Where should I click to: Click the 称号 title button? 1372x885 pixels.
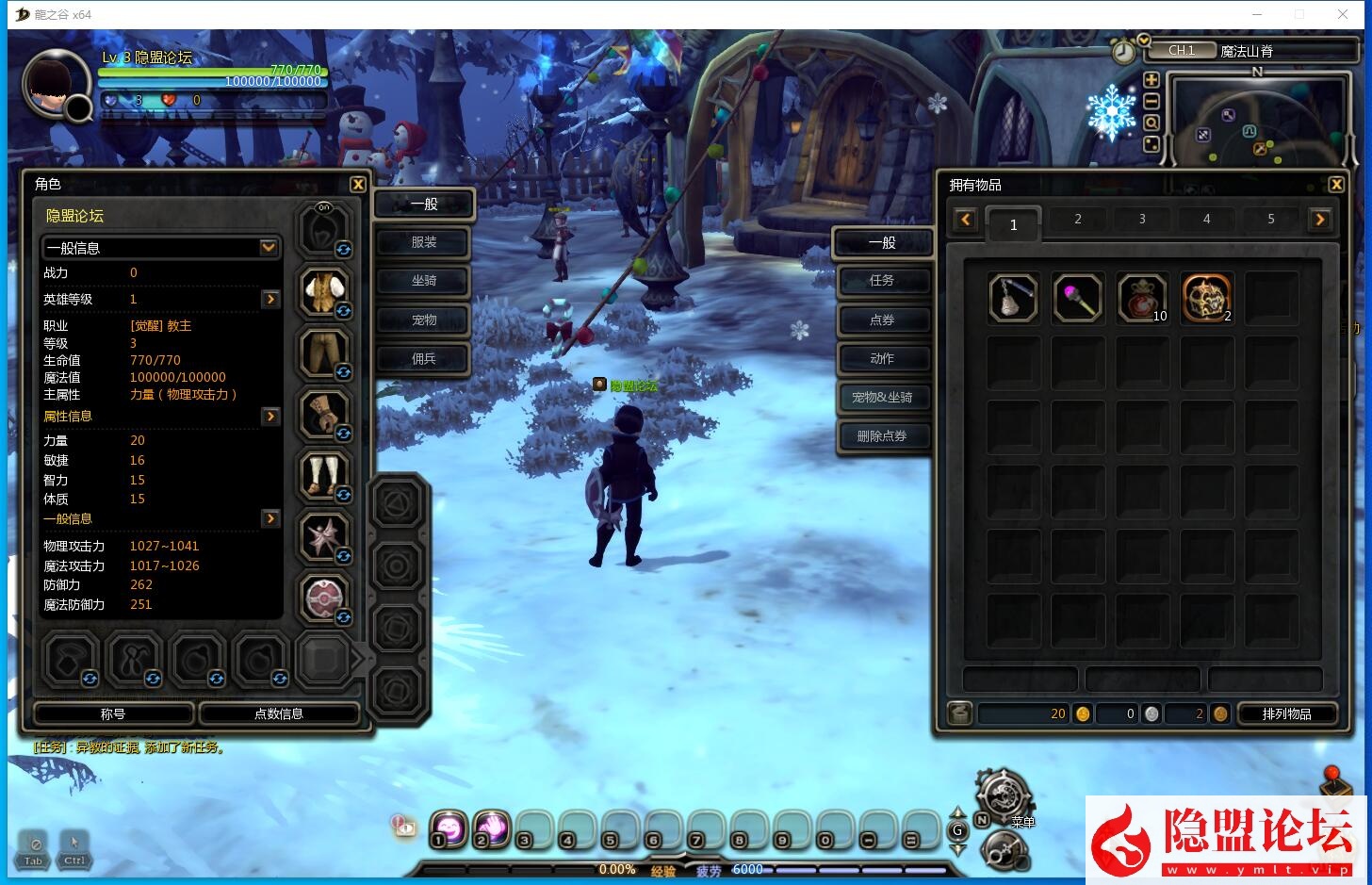tap(113, 713)
